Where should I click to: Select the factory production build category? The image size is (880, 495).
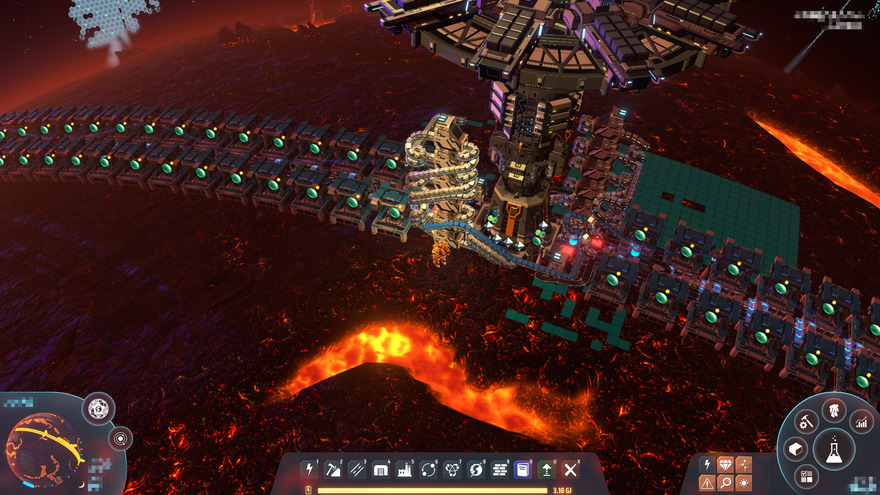click(405, 469)
